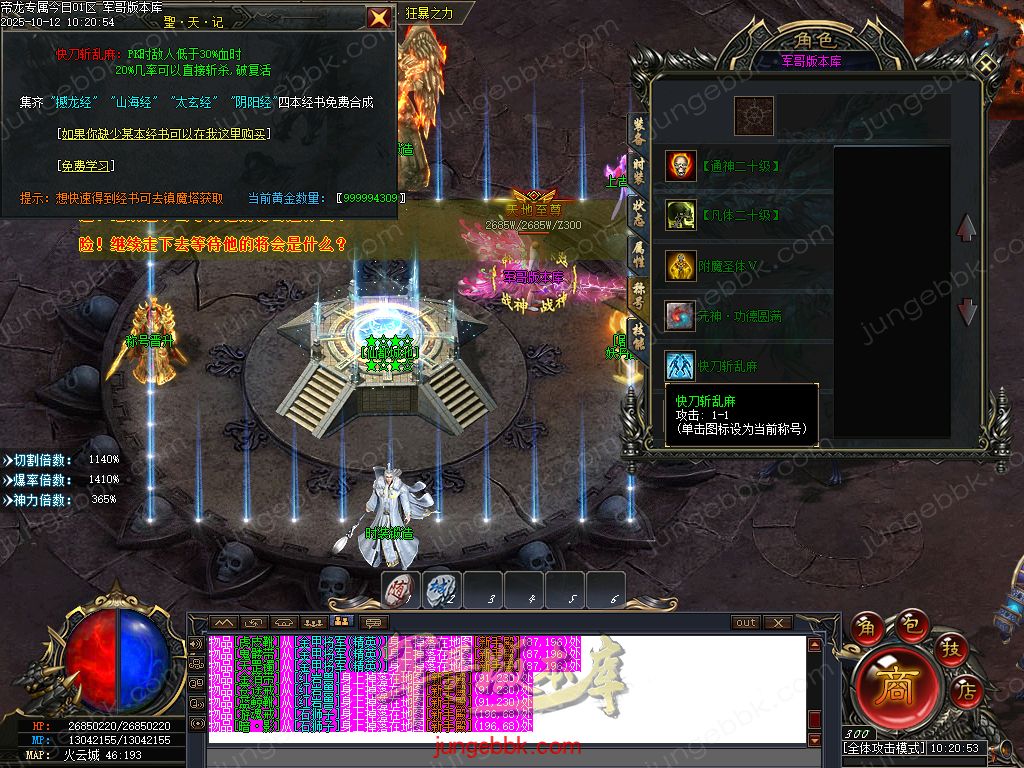Set 元神·功德圆满 as current title
The image size is (1024, 768).
coord(681,316)
